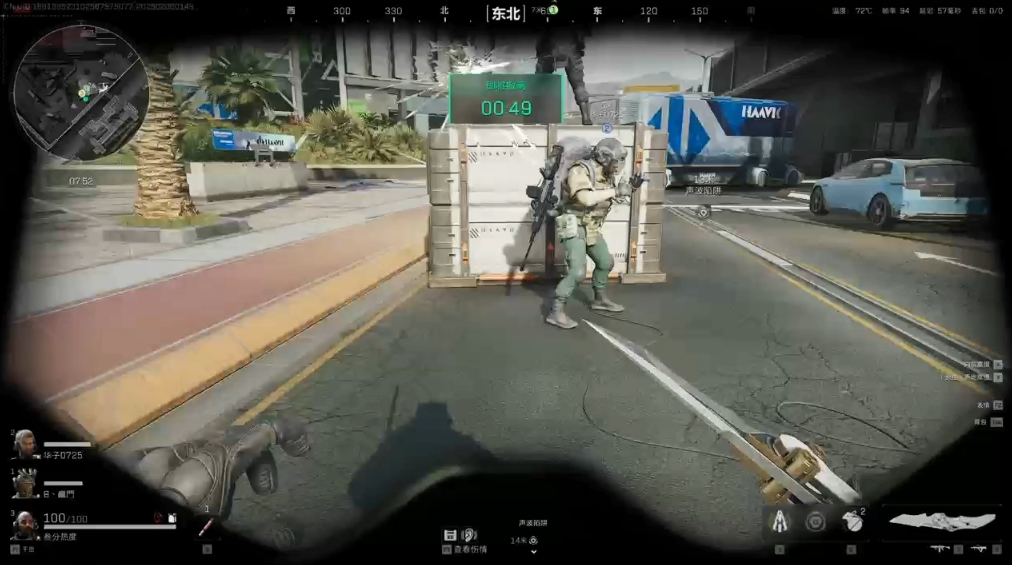
Task: Use the circular sonic trap gadget icon
Action: tap(816, 522)
